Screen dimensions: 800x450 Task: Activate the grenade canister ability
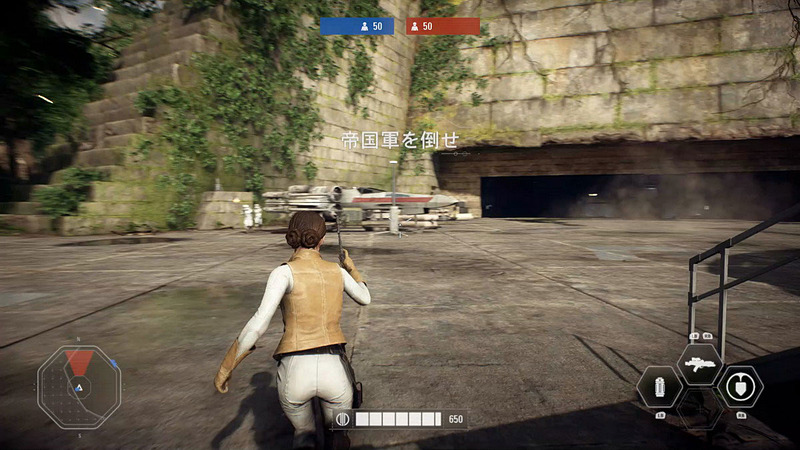click(x=660, y=387)
